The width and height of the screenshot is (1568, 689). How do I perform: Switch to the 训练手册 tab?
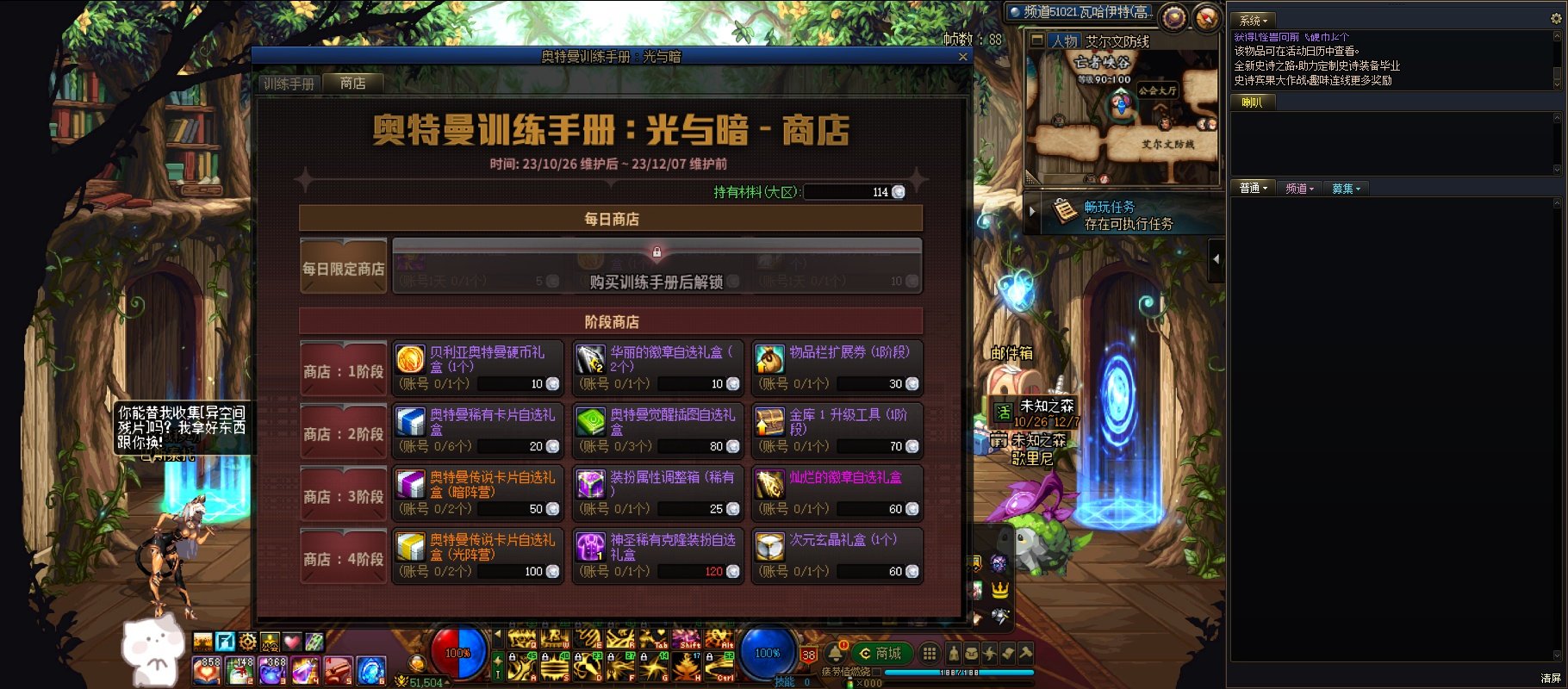point(288,84)
